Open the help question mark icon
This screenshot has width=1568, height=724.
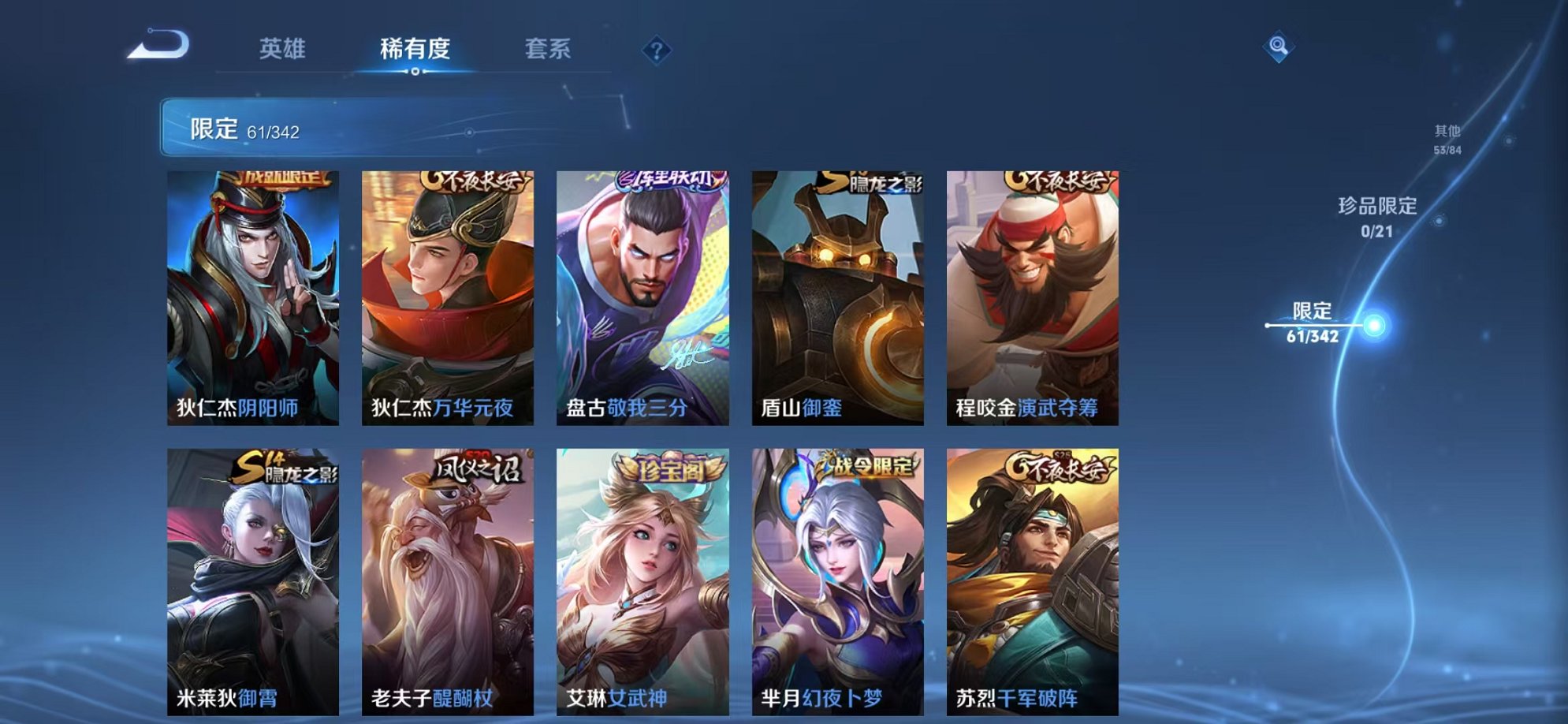[657, 49]
